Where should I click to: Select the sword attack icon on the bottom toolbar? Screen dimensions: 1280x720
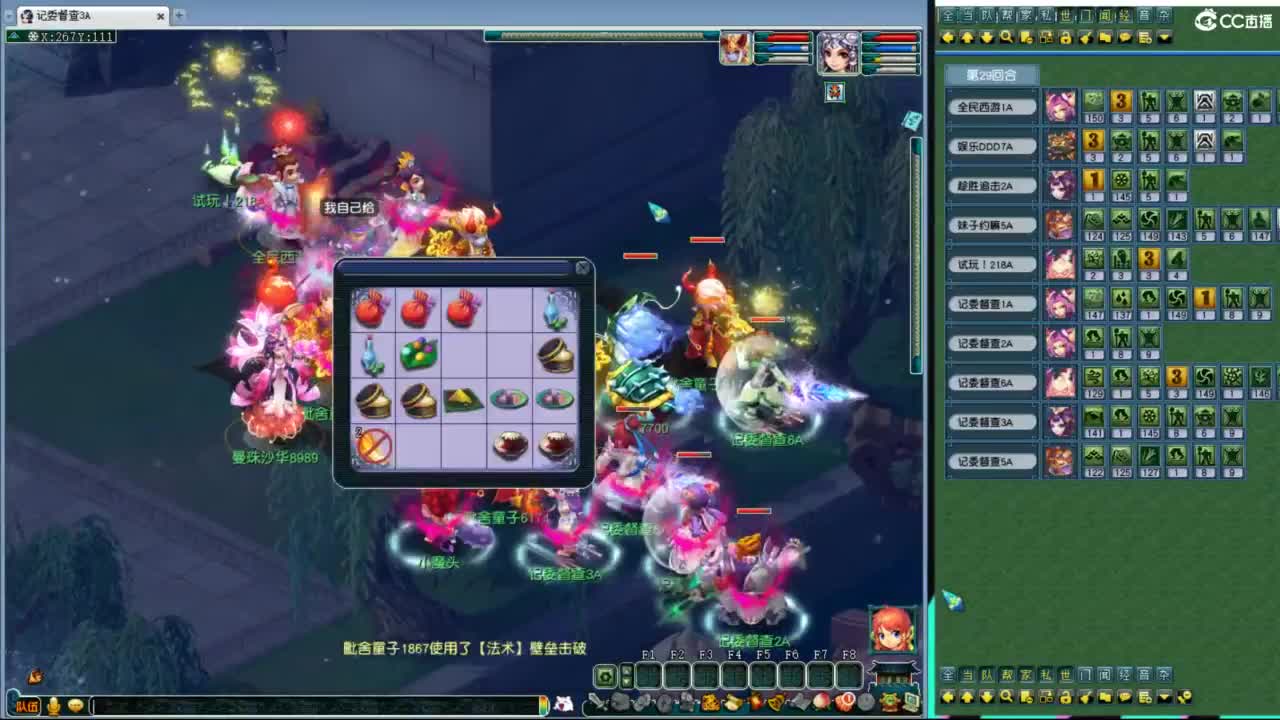click(x=597, y=701)
